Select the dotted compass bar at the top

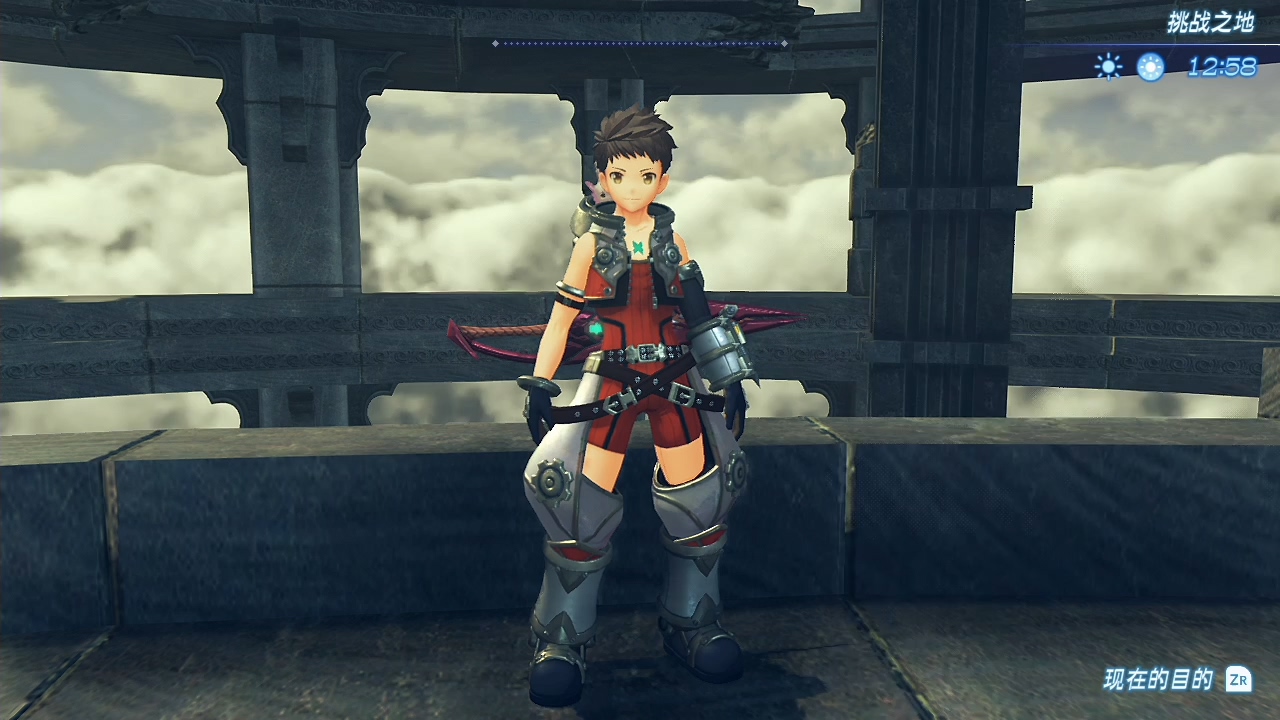pos(639,44)
